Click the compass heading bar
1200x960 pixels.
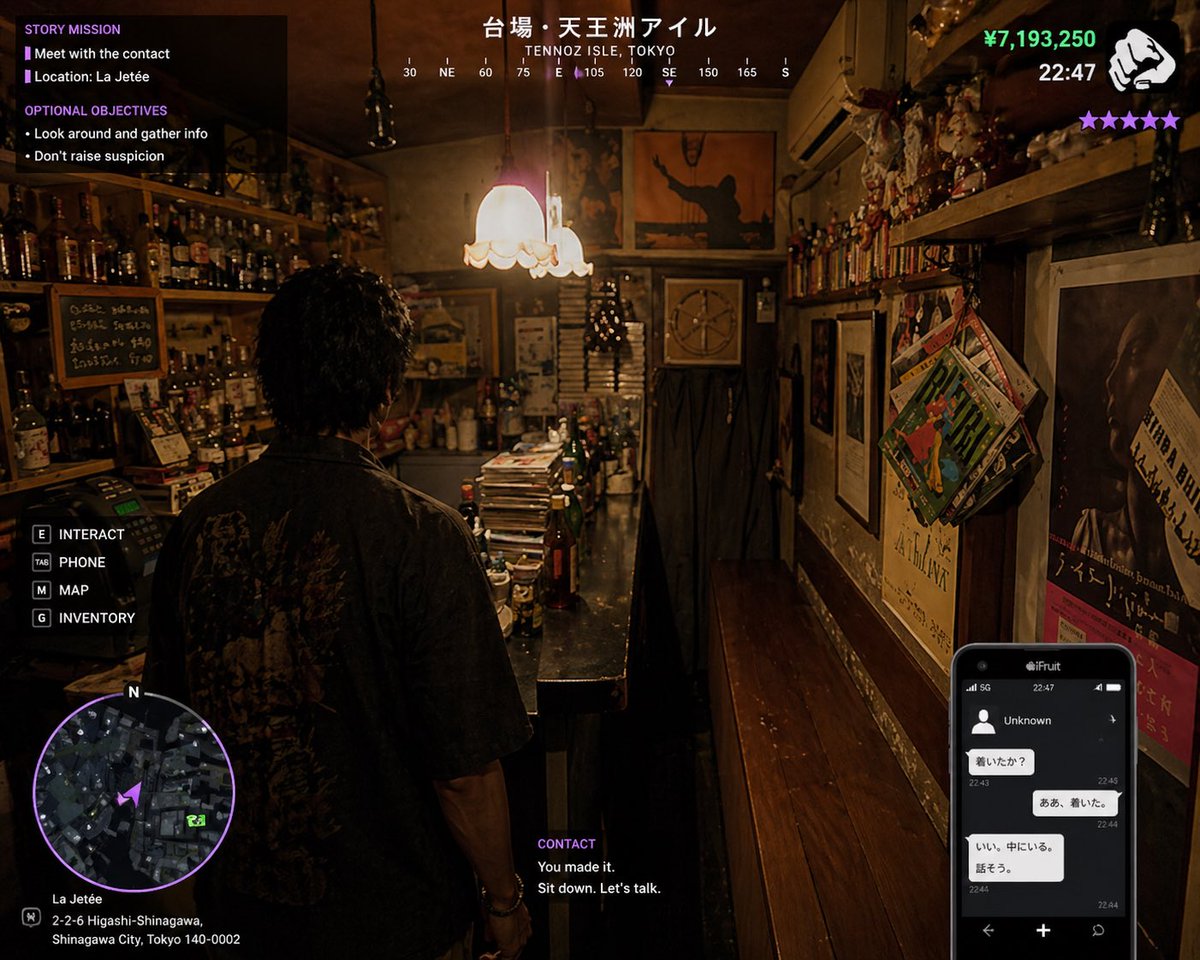coord(597,73)
